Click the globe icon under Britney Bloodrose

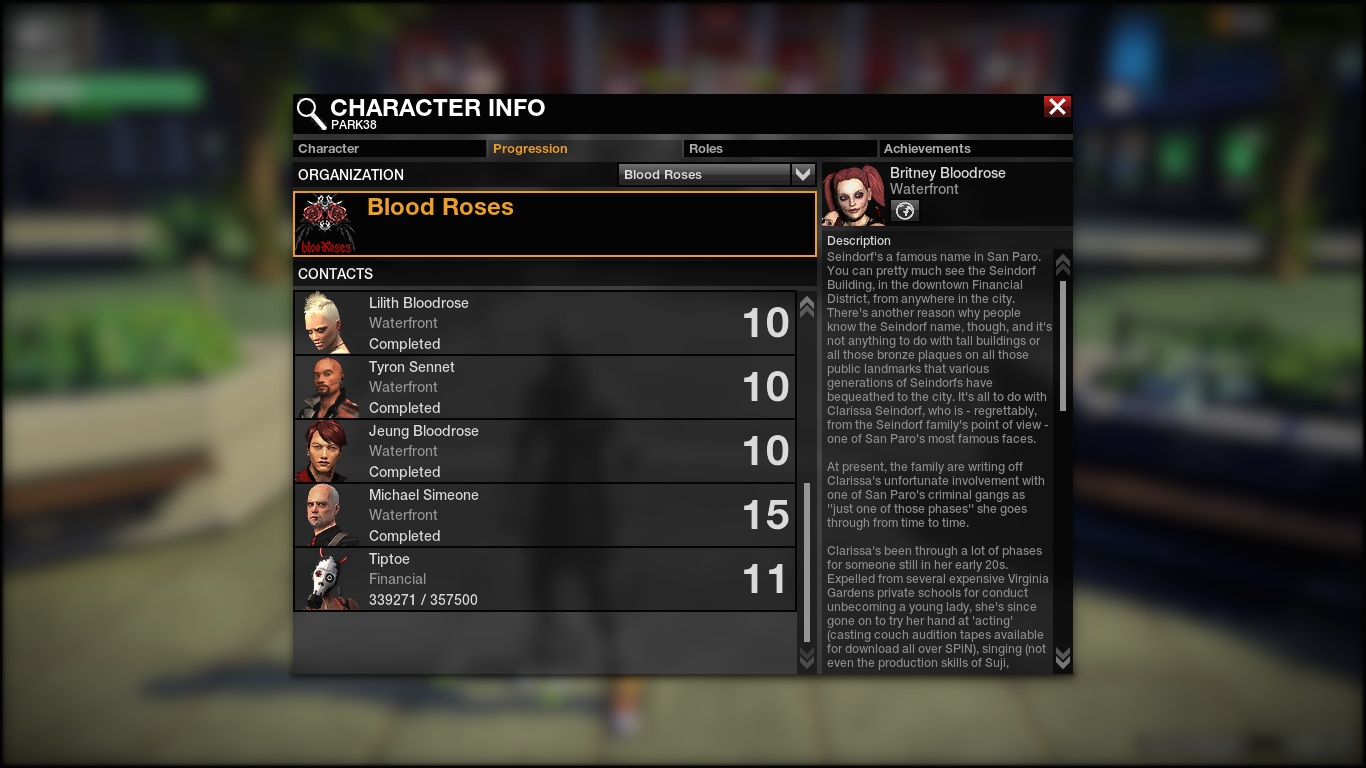pos(904,211)
